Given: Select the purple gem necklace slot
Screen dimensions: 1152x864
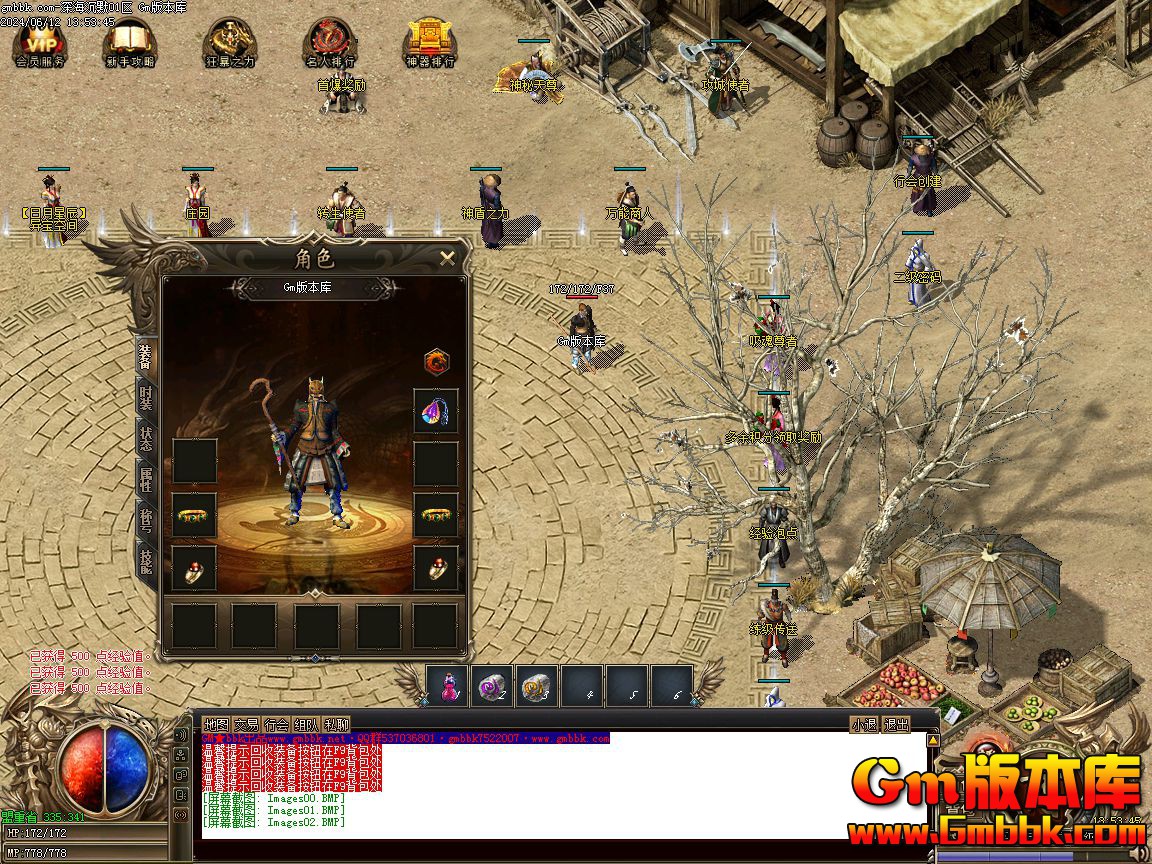Looking at the screenshot, I should click(x=436, y=411).
